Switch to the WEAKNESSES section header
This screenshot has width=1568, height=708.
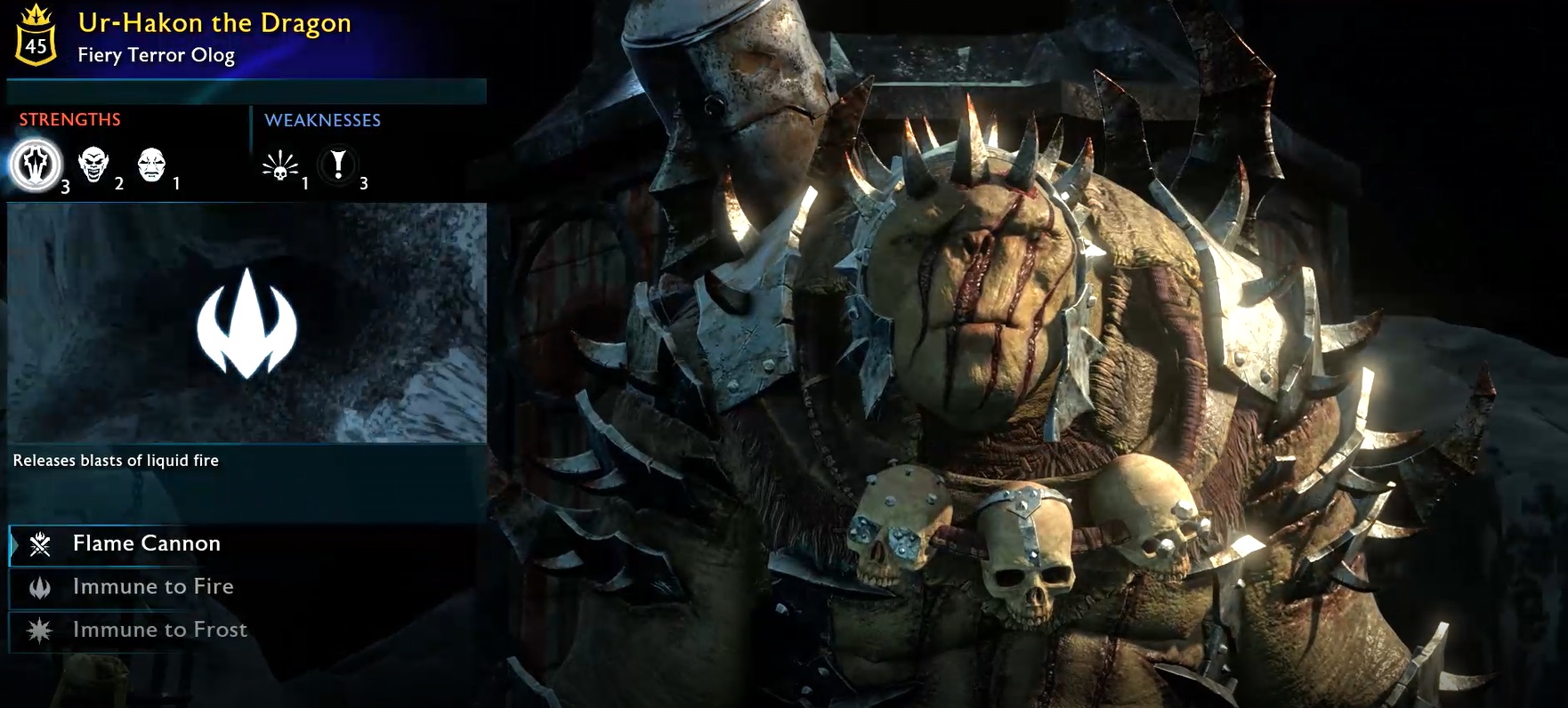(x=325, y=119)
